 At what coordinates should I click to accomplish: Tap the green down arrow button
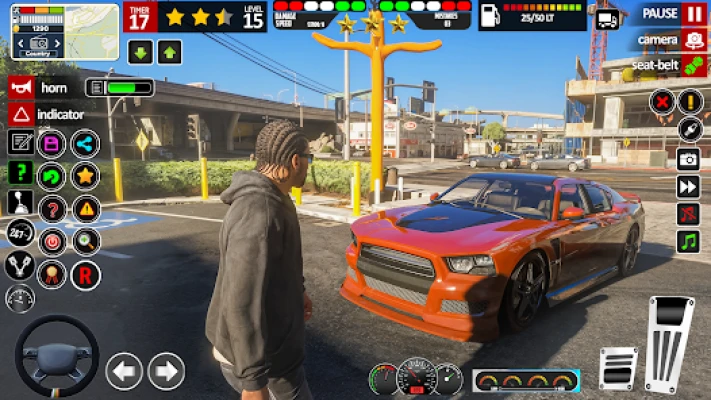(140, 53)
